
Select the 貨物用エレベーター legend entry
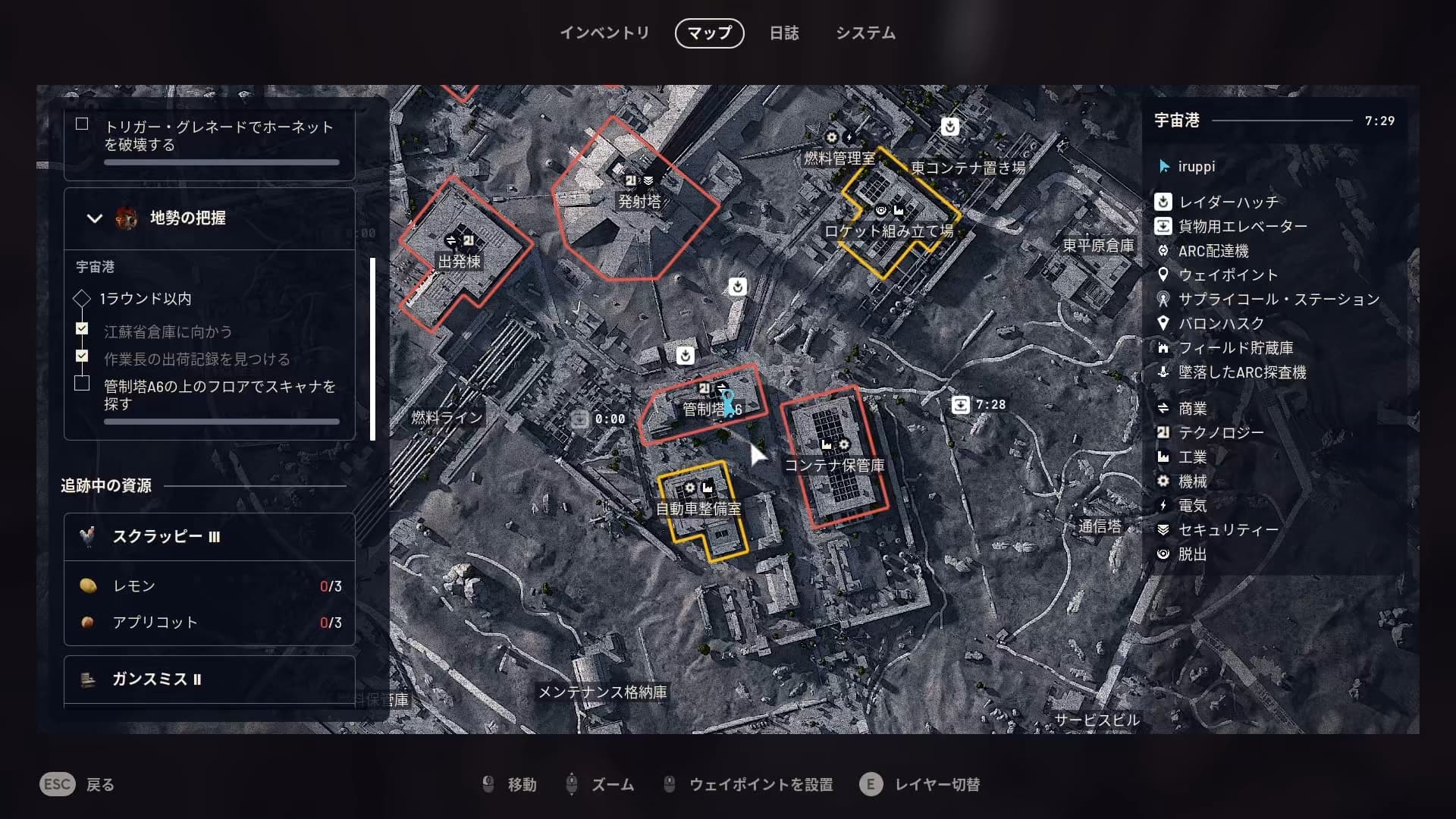coord(1242,227)
